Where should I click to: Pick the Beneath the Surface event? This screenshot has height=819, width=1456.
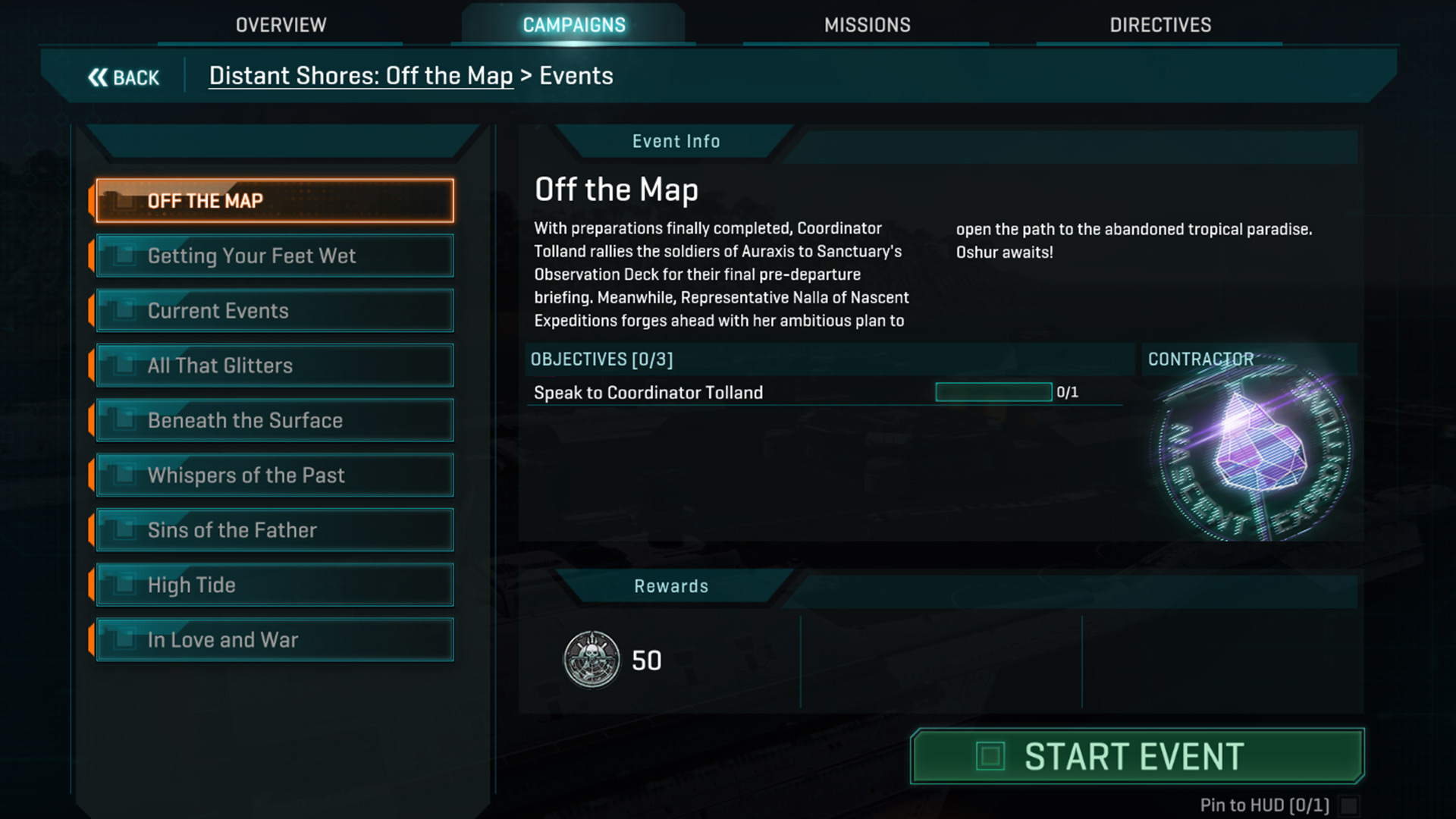pyautogui.click(x=275, y=420)
